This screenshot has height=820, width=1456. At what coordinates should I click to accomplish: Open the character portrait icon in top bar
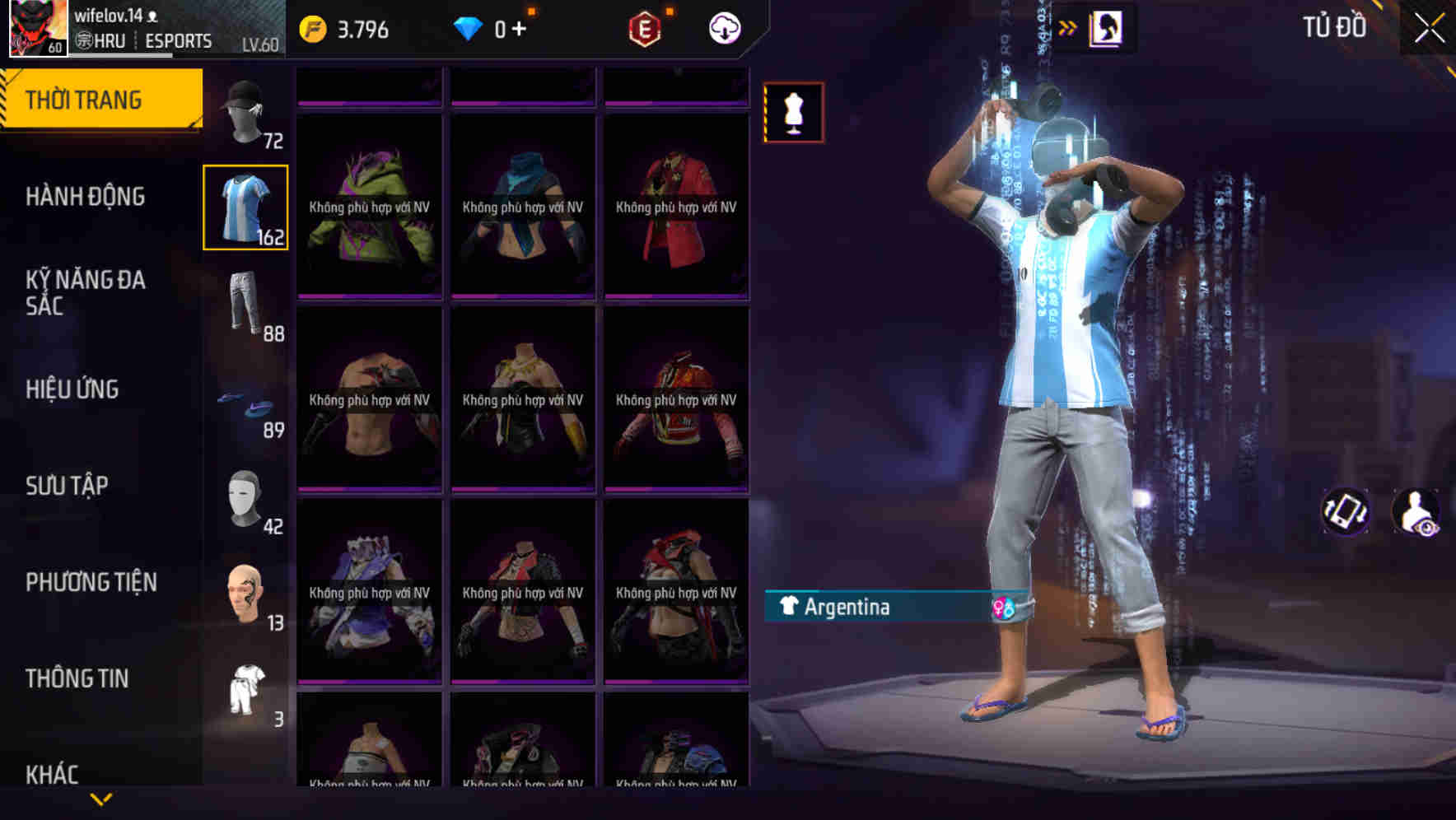(x=1105, y=26)
